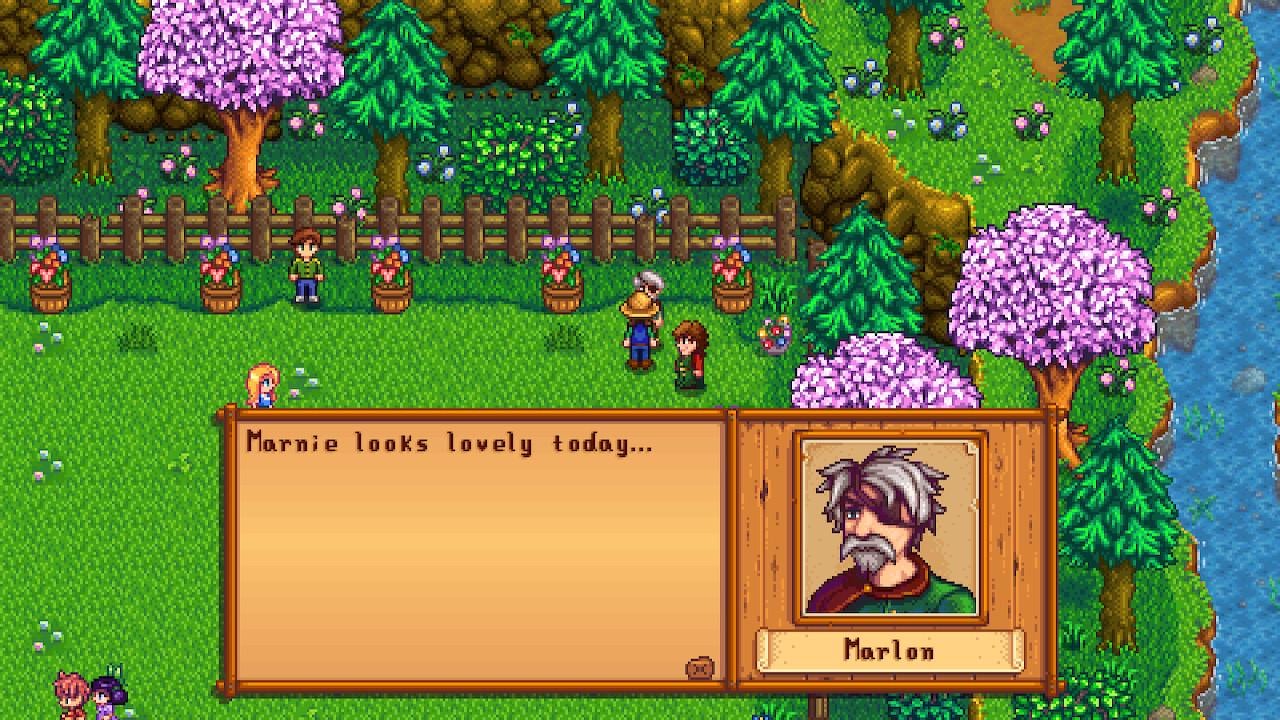Viewport: 1280px width, 720px height.
Task: Click the small close icon in dialogue box
Action: click(x=700, y=668)
